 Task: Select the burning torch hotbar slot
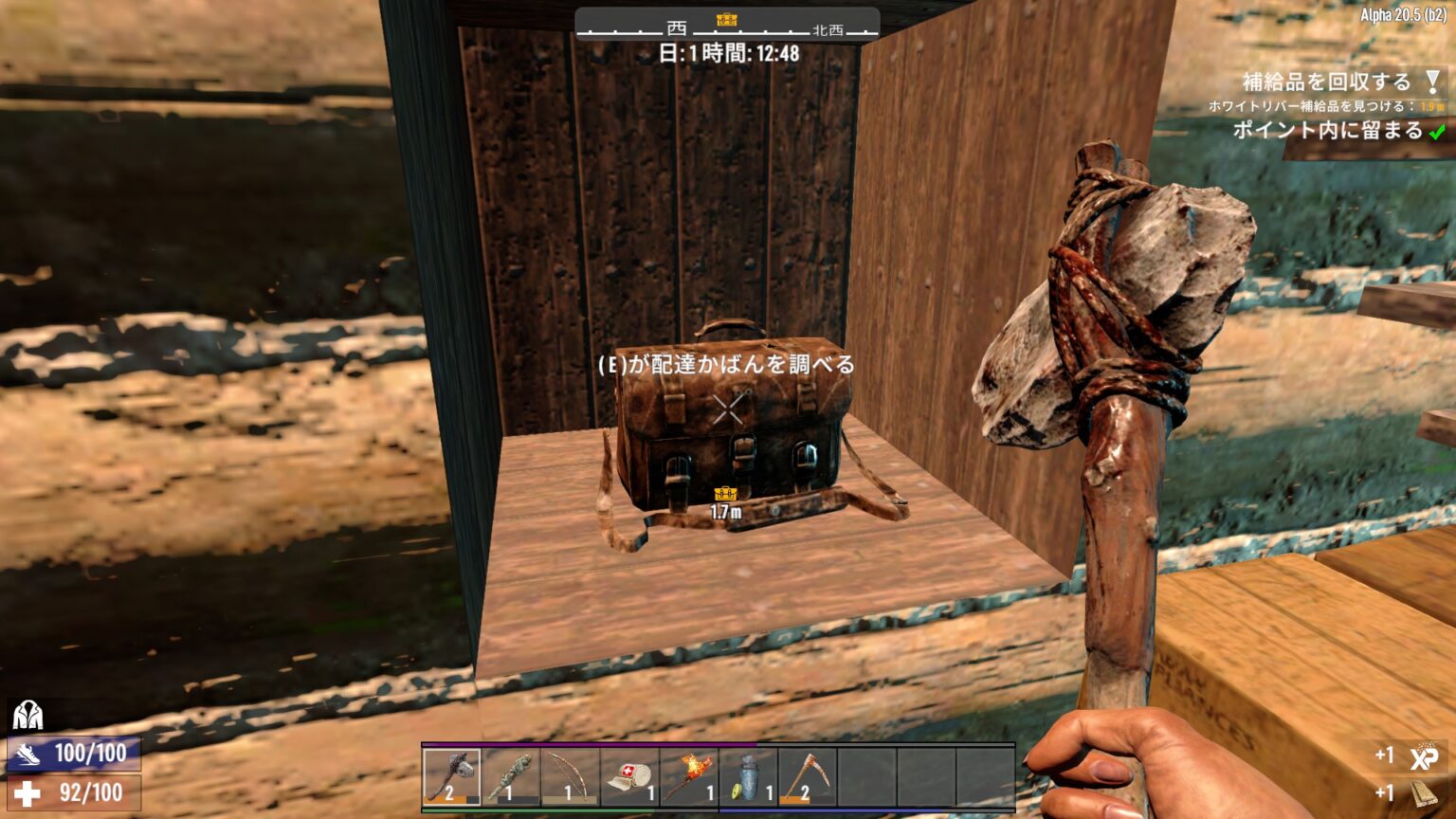point(688,776)
